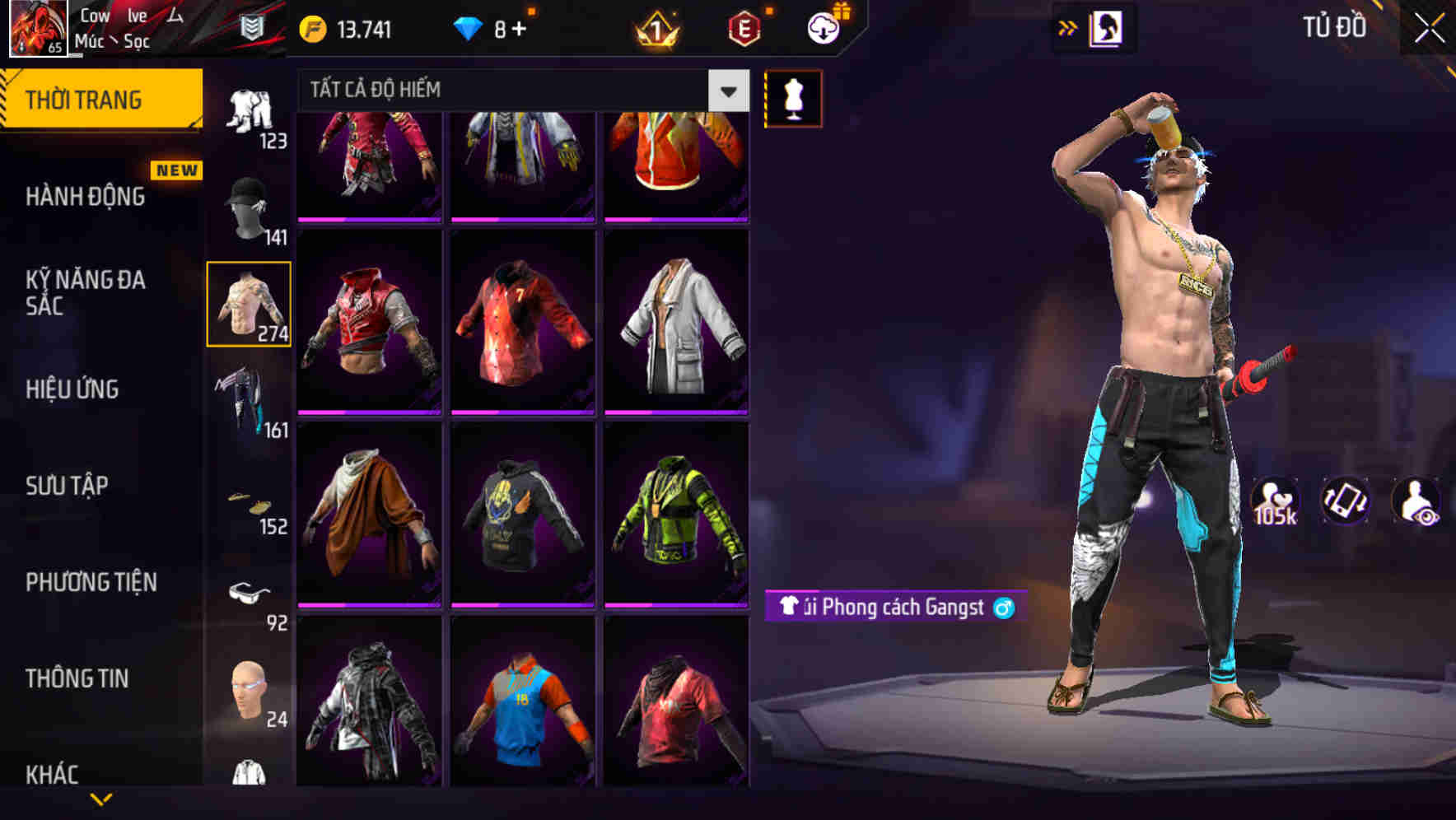Click the rank crown badge
The width and height of the screenshot is (1456, 820).
pyautogui.click(x=653, y=28)
